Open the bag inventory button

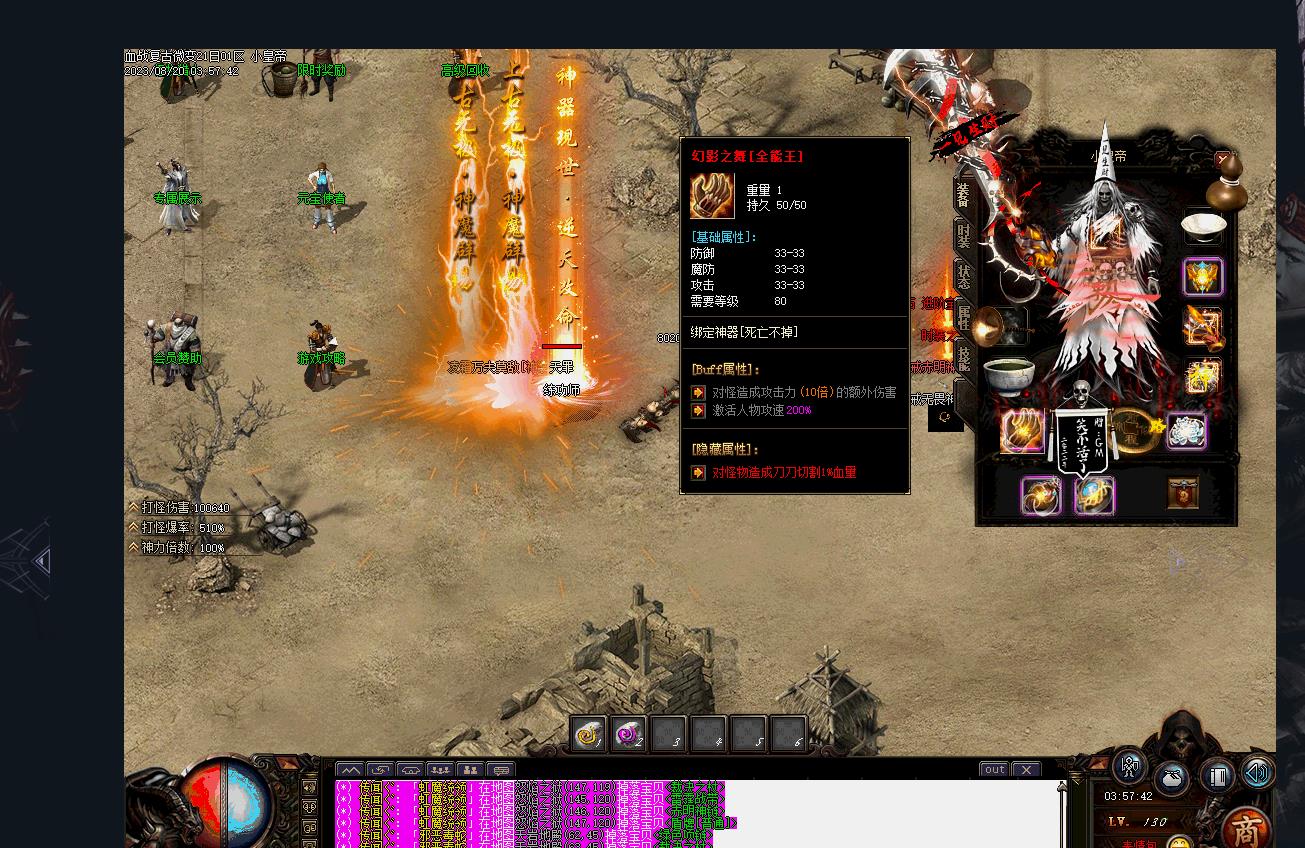[1172, 778]
